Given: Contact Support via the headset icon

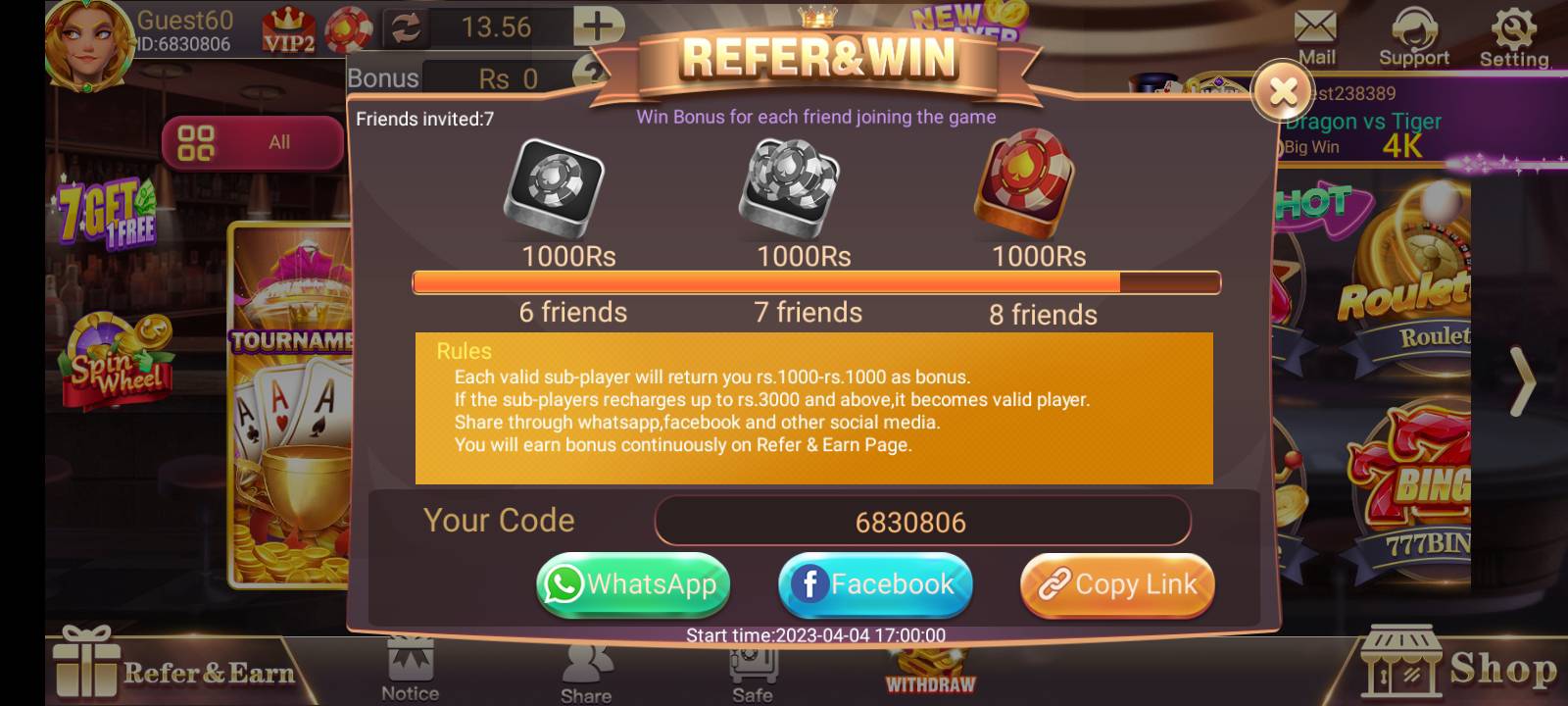Looking at the screenshot, I should pos(1414,29).
